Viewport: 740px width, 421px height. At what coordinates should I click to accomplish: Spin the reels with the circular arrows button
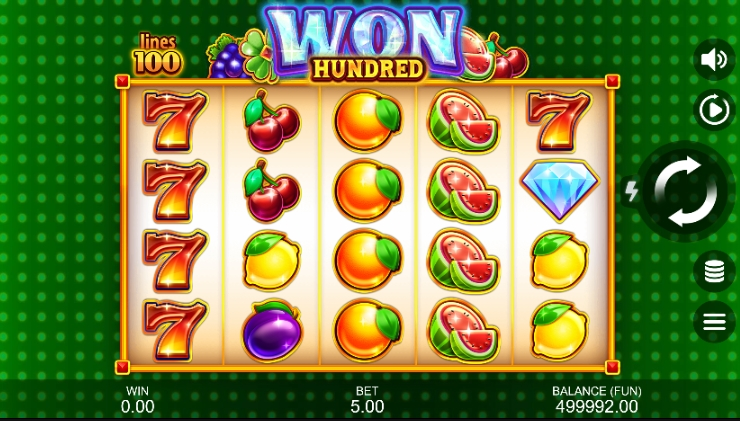tap(685, 191)
